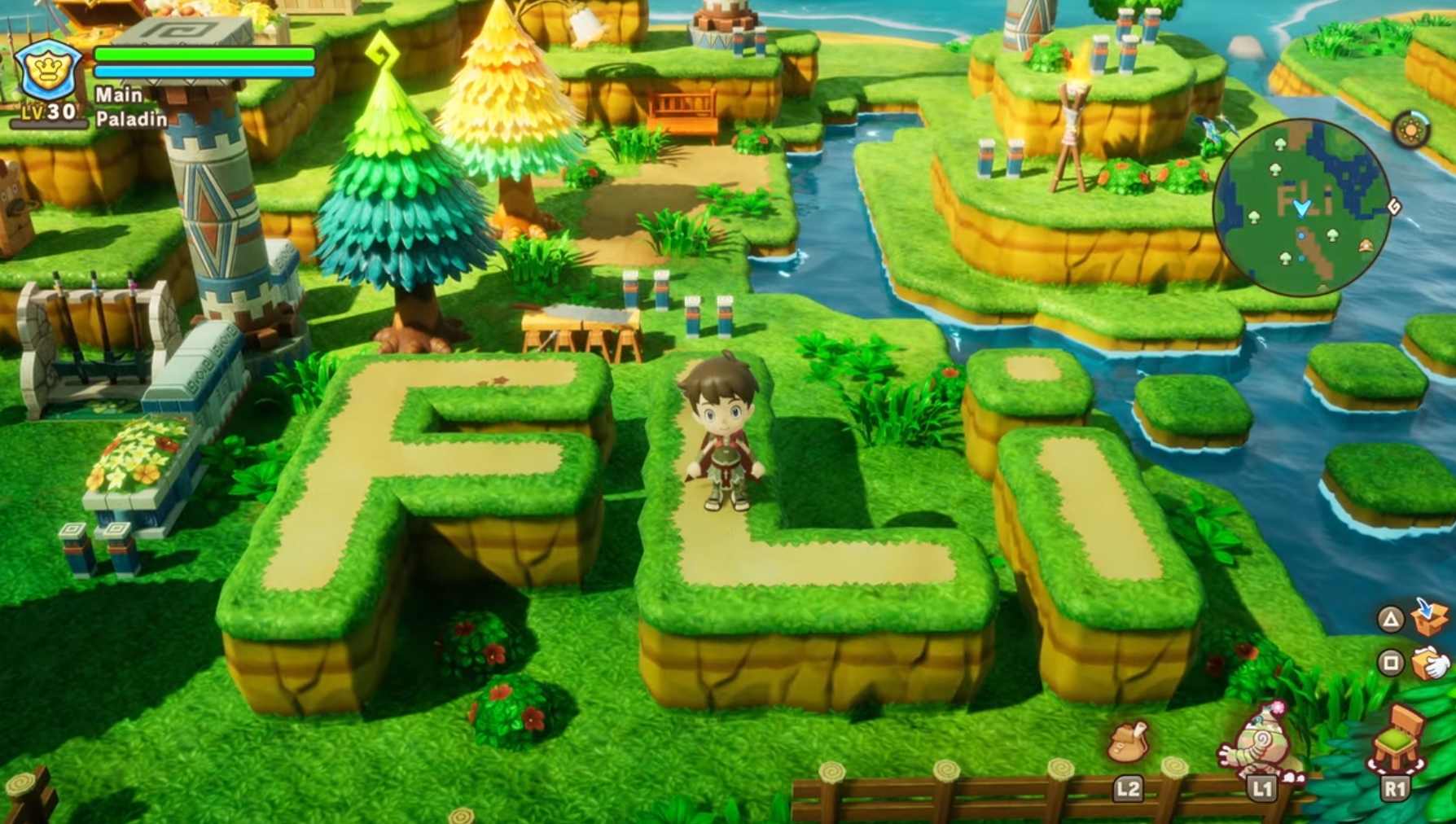Activate the gloved hand carrying box icon
The image size is (1456, 824).
[x=1431, y=662]
